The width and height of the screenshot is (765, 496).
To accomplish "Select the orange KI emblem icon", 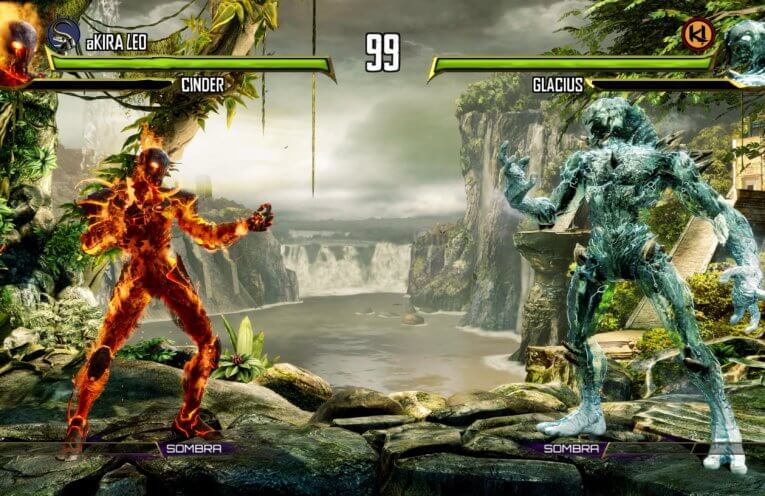I will [x=697, y=34].
